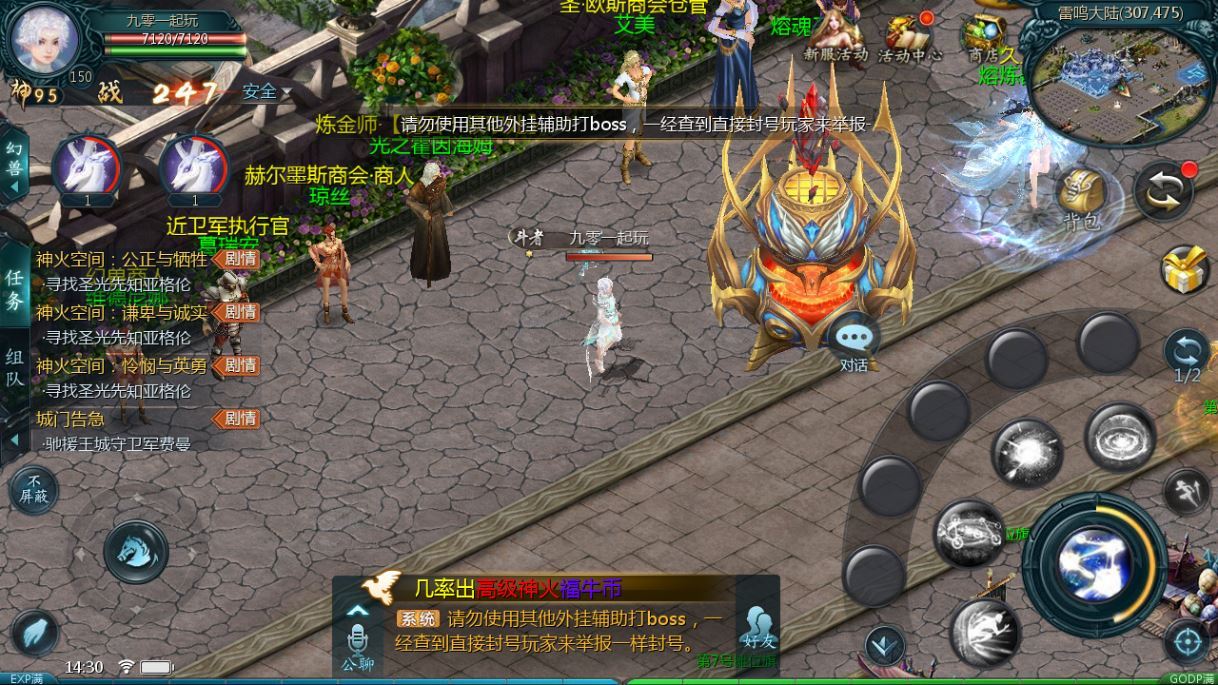This screenshot has height=685, width=1218.
Task: Activate the white burst explosion skill
Action: click(1027, 454)
